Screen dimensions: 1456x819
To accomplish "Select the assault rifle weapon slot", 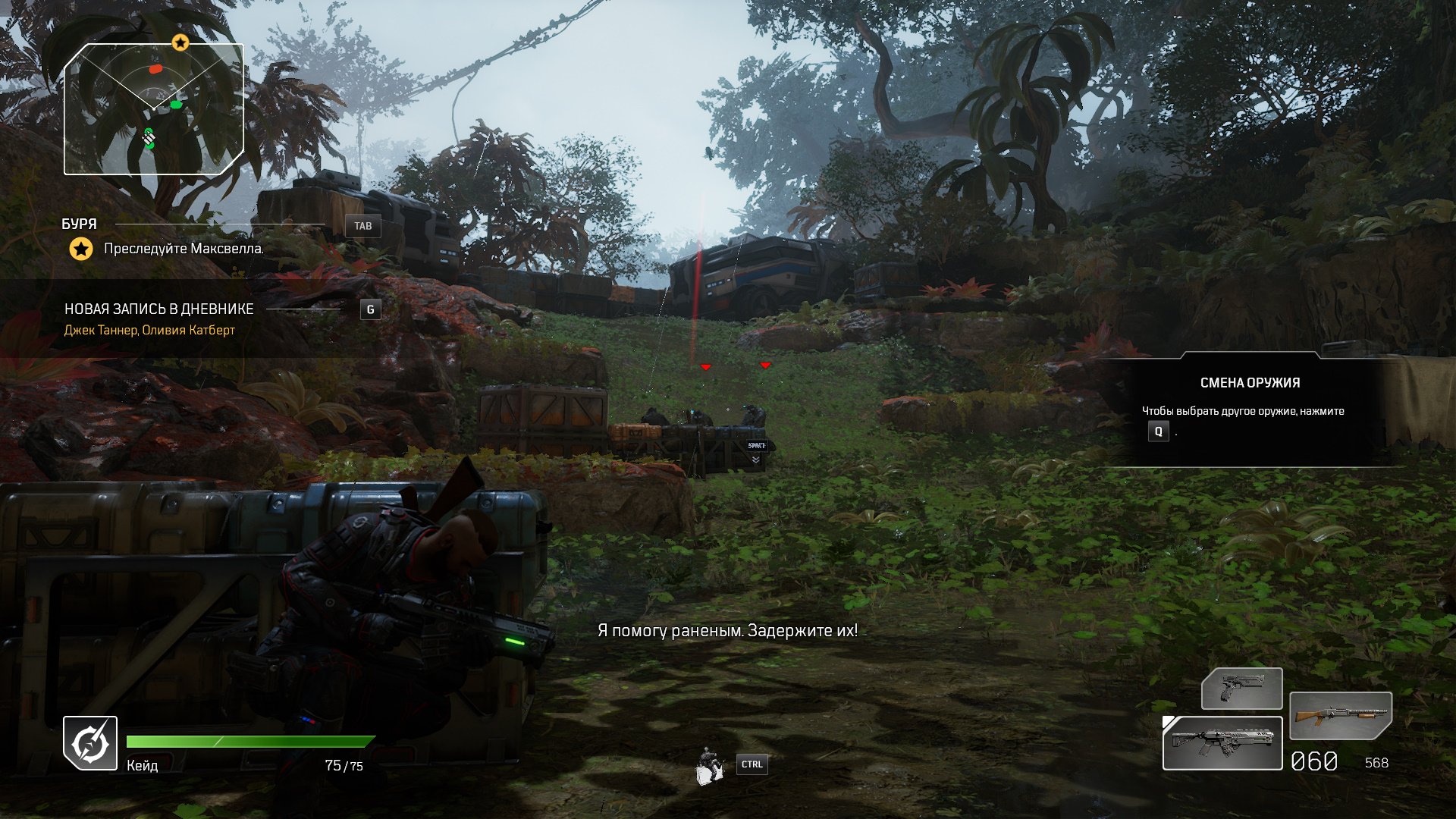I will coord(1222,743).
